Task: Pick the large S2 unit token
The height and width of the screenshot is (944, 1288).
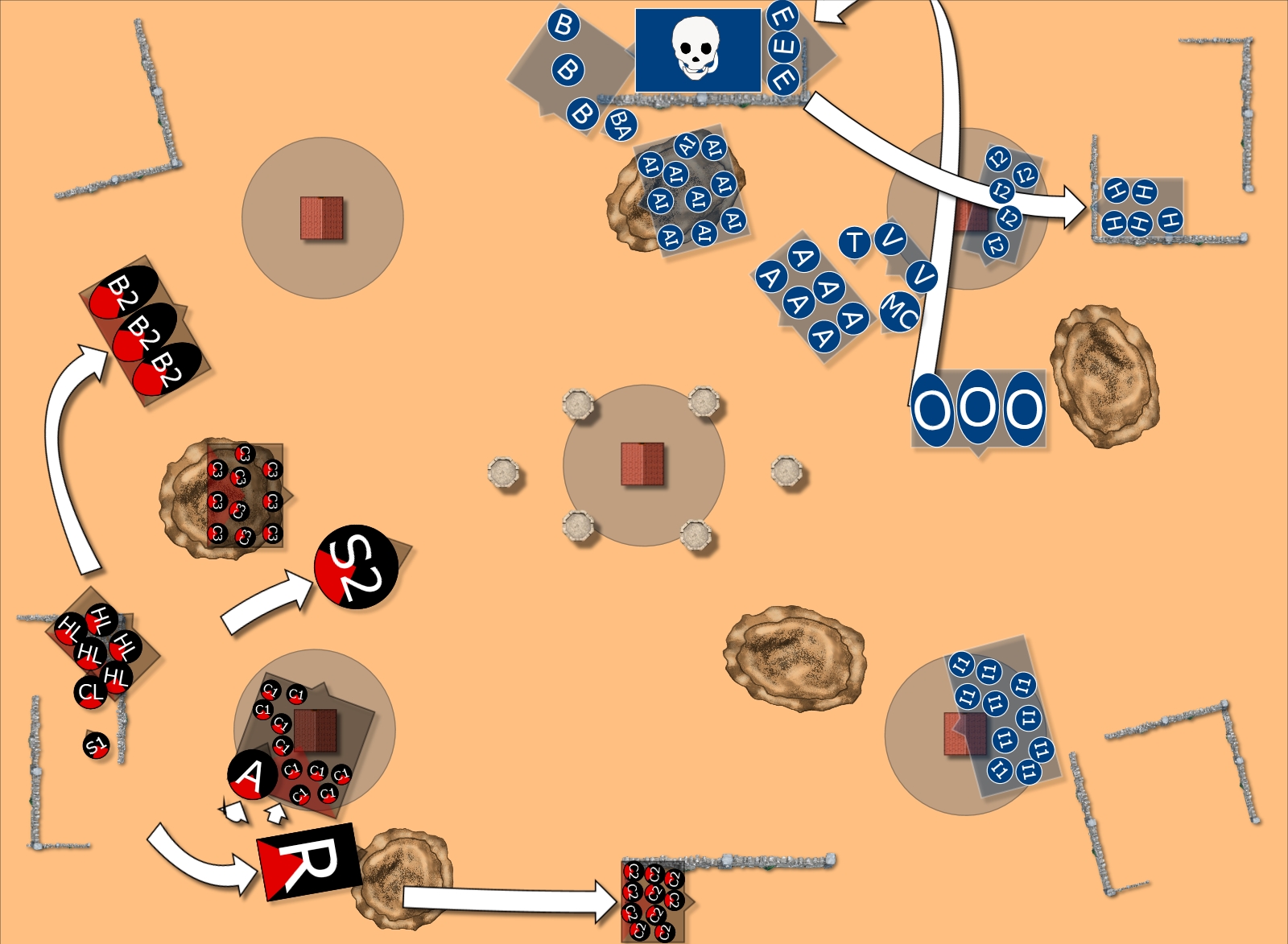Action: (357, 567)
